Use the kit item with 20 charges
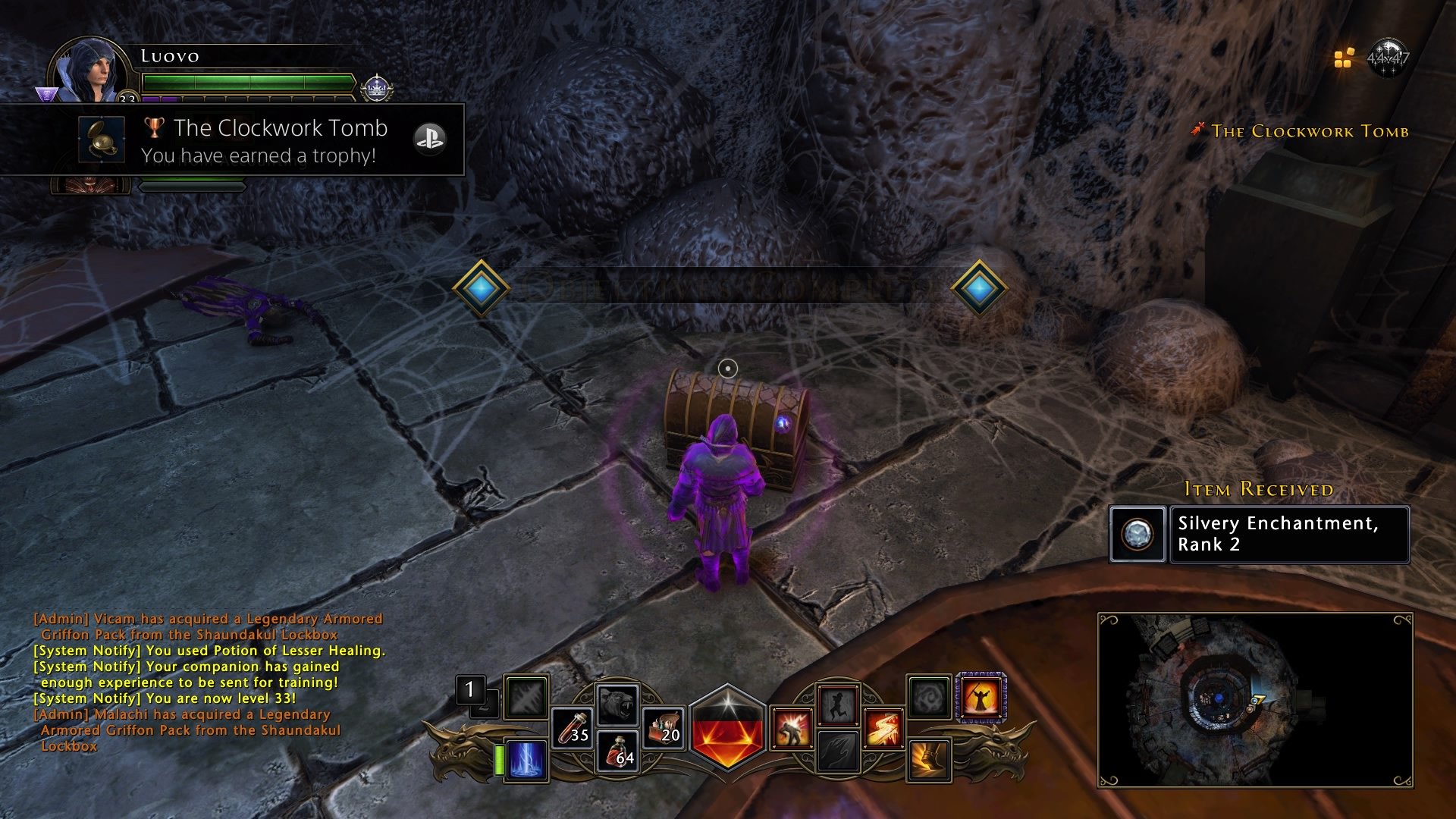The width and height of the screenshot is (1456, 819). point(663,728)
